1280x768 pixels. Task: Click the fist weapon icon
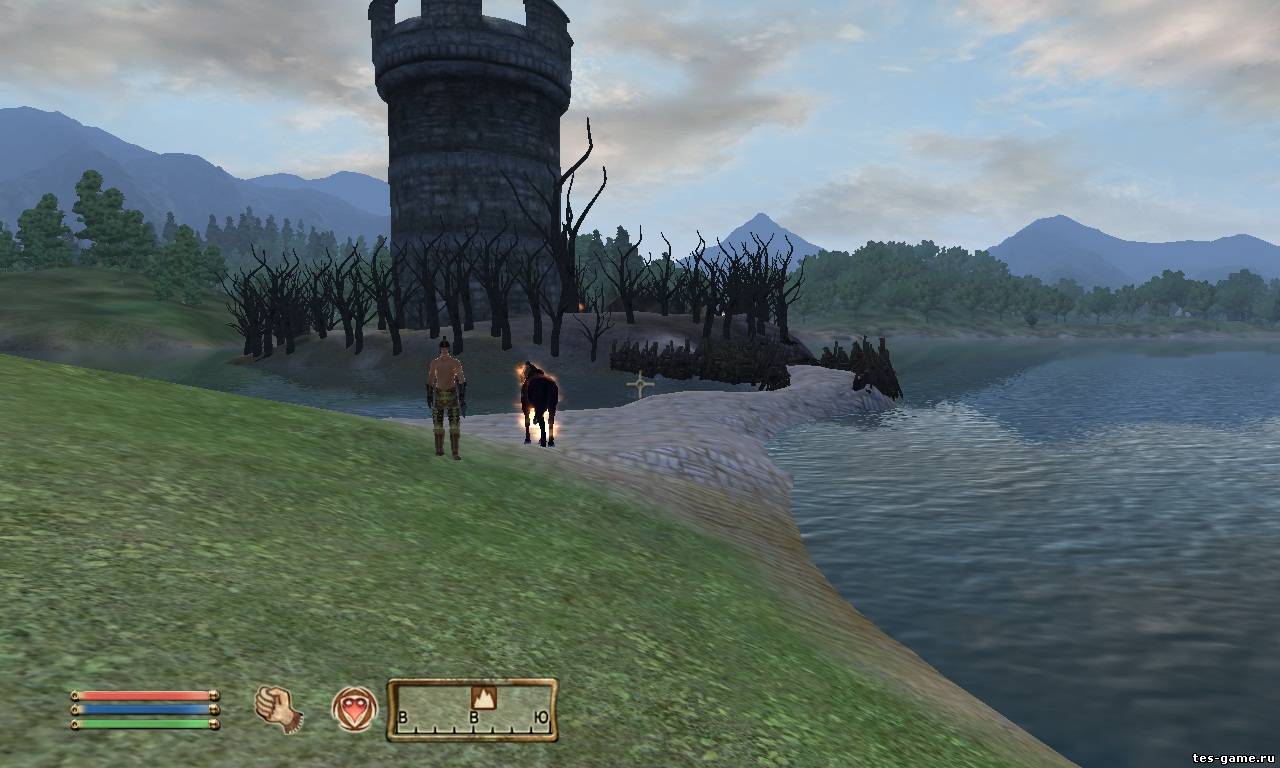278,708
